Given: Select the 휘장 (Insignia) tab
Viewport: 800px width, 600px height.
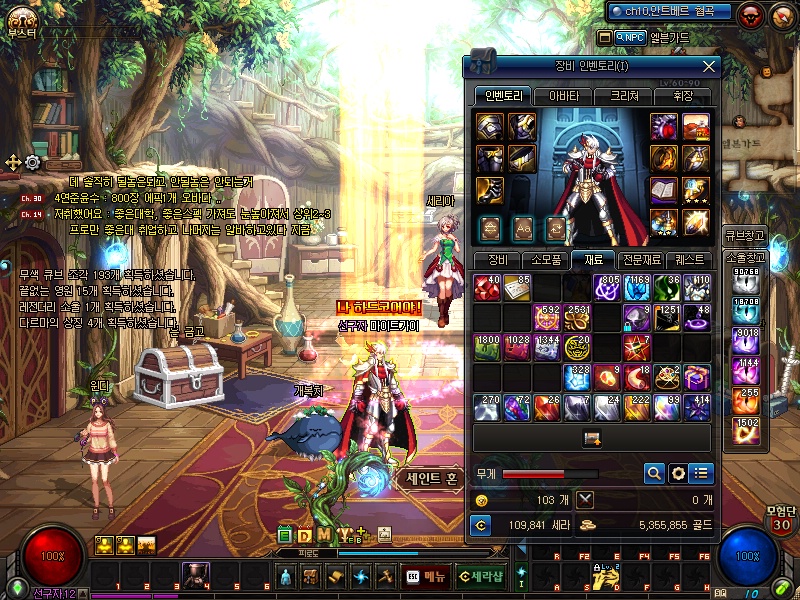Looking at the screenshot, I should pos(682,97).
